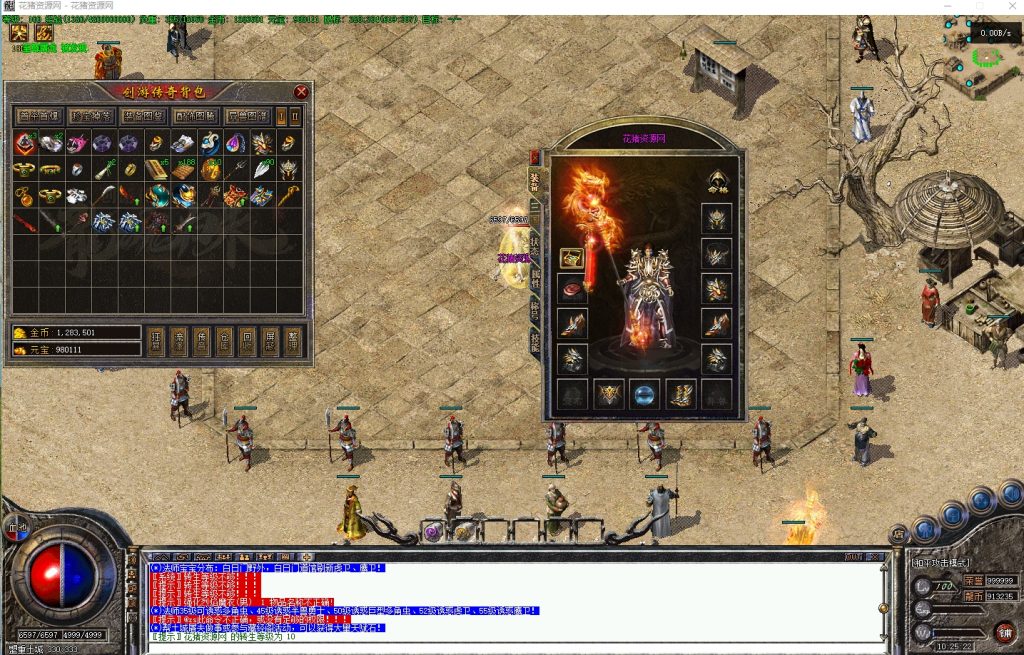Close the backpack window
This screenshot has height=655, width=1024.
pos(301,92)
